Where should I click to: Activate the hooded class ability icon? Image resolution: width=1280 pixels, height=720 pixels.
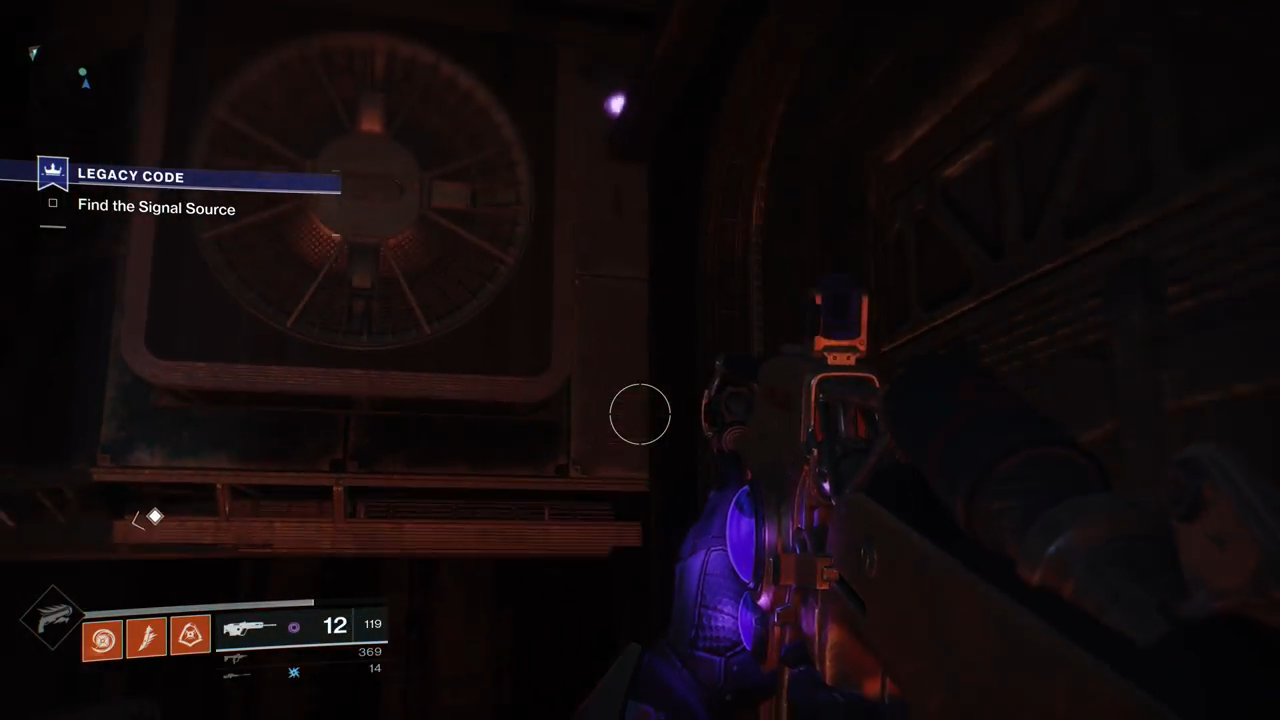(x=190, y=634)
